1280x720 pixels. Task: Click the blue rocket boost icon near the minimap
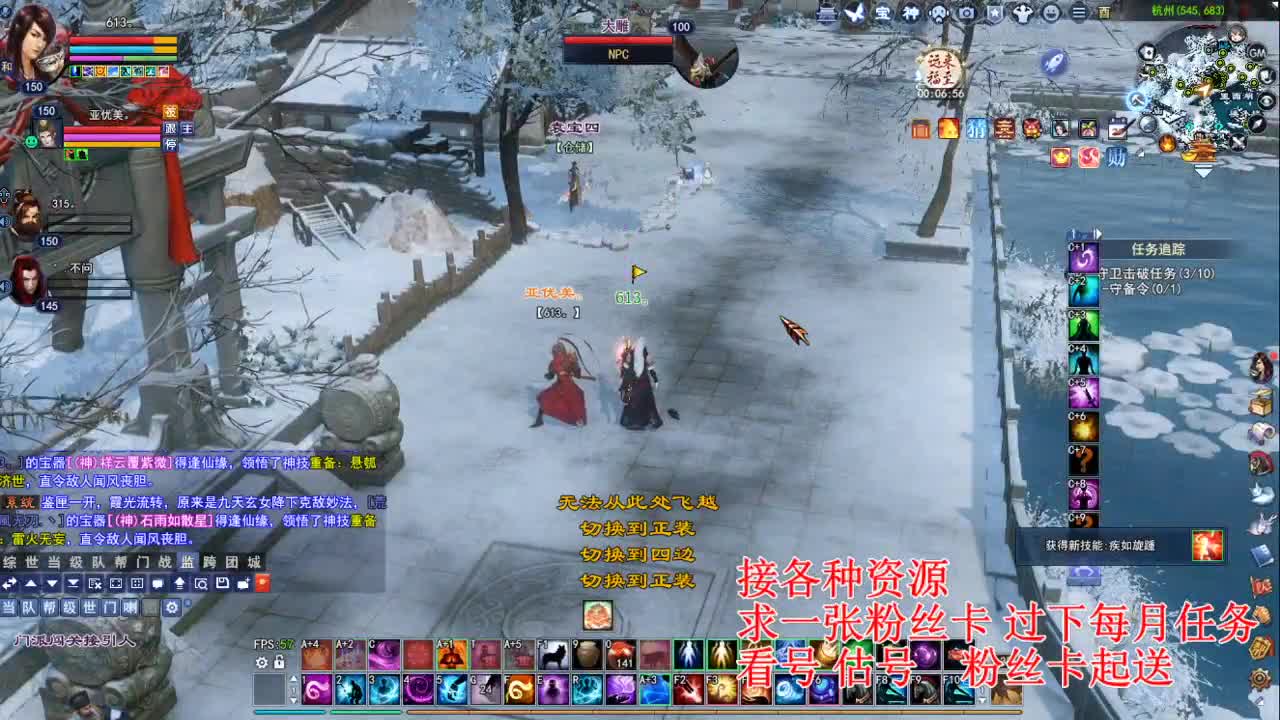coord(1053,62)
